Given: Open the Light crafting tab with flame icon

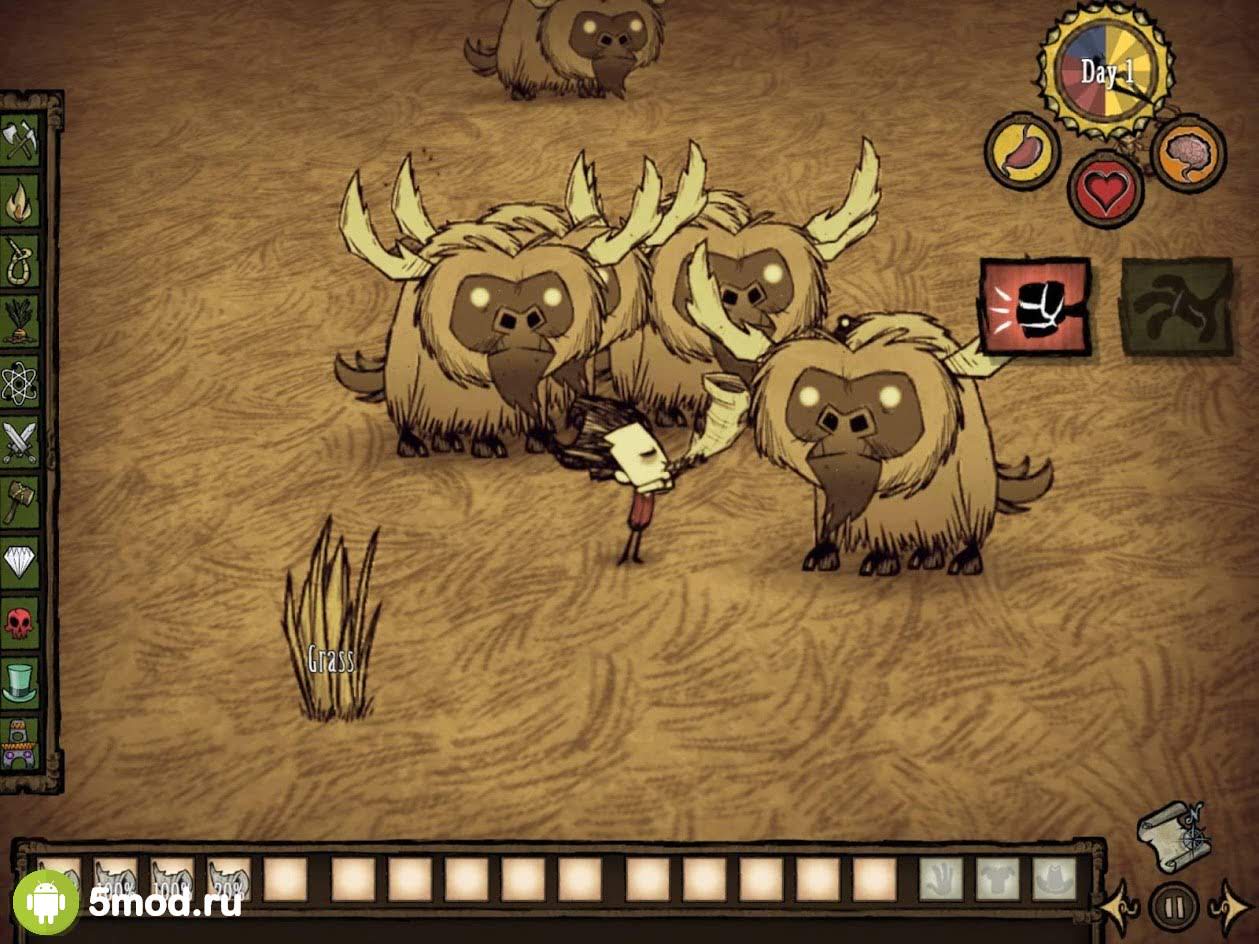Looking at the screenshot, I should click(x=20, y=201).
